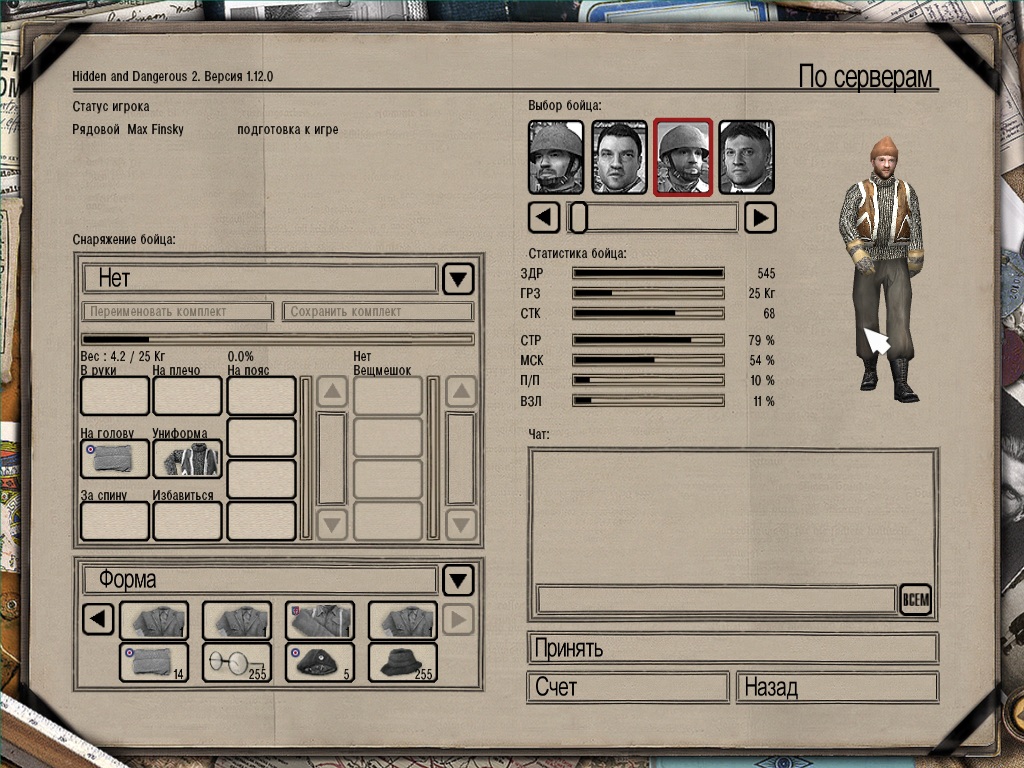Open the Счет scoreboard
The height and width of the screenshot is (768, 1024).
click(627, 688)
